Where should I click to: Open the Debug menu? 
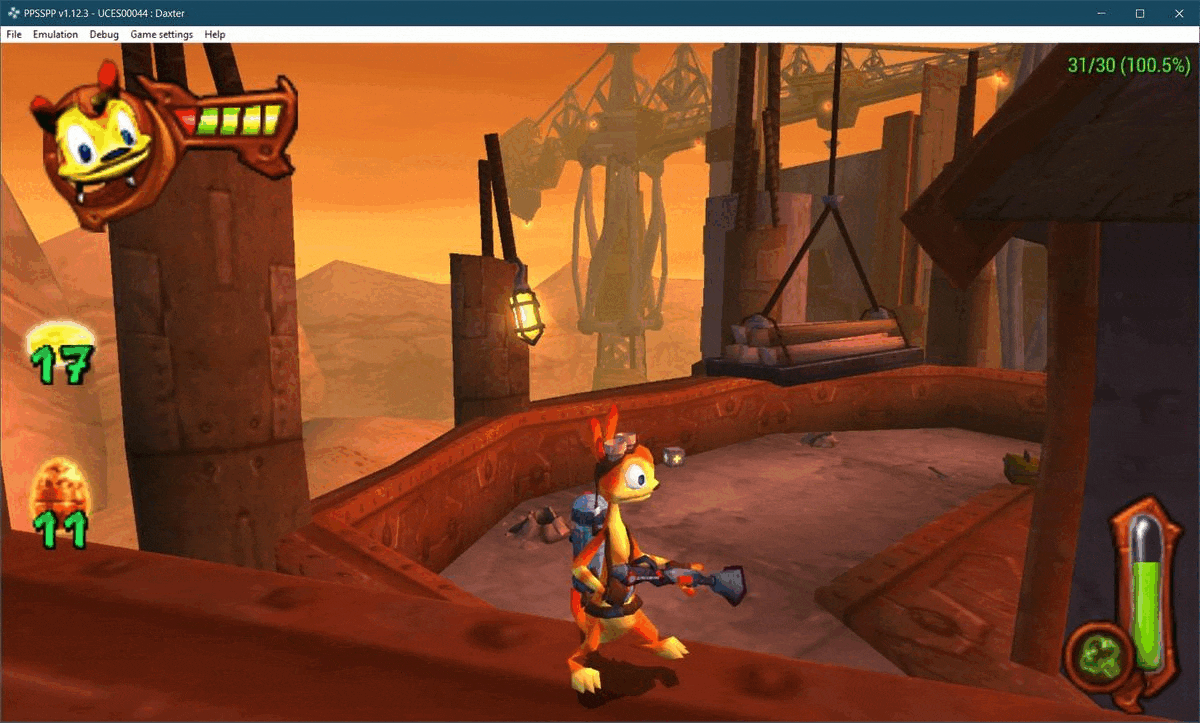pyautogui.click(x=104, y=34)
